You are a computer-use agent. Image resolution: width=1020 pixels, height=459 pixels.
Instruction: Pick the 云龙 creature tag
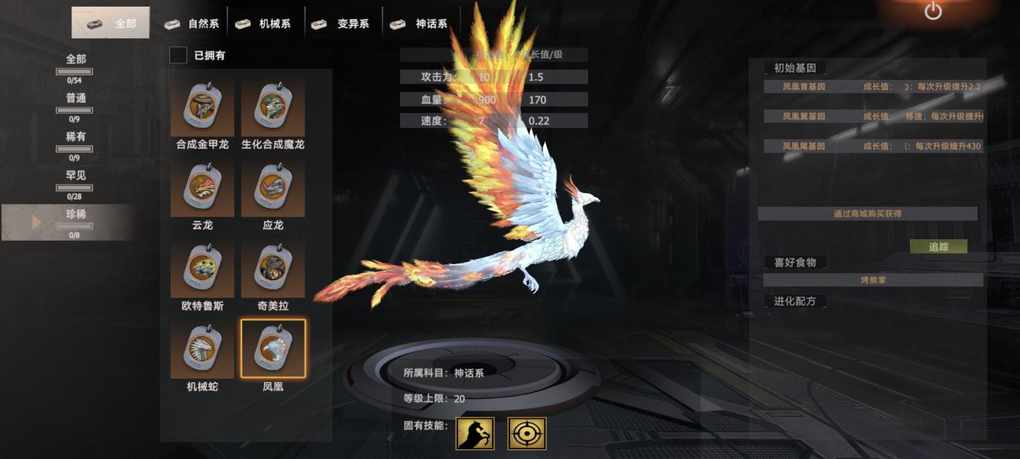(x=202, y=187)
